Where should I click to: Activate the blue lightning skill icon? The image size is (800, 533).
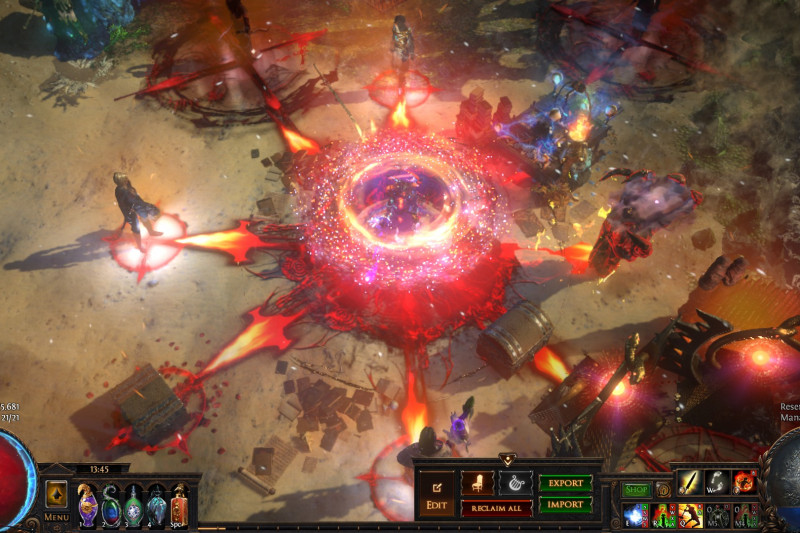[x=635, y=514]
